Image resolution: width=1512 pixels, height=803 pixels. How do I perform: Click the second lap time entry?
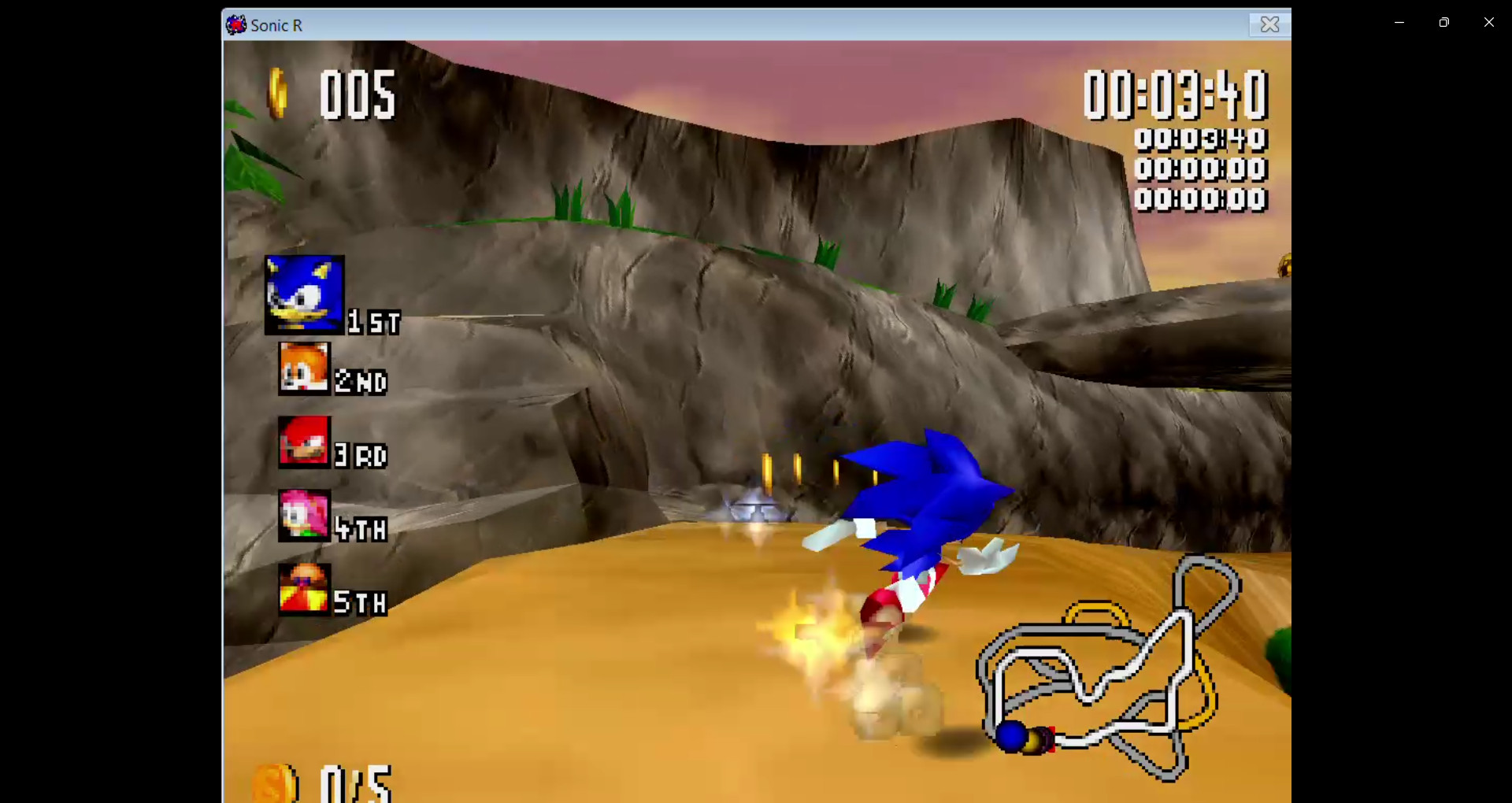coord(1200,168)
